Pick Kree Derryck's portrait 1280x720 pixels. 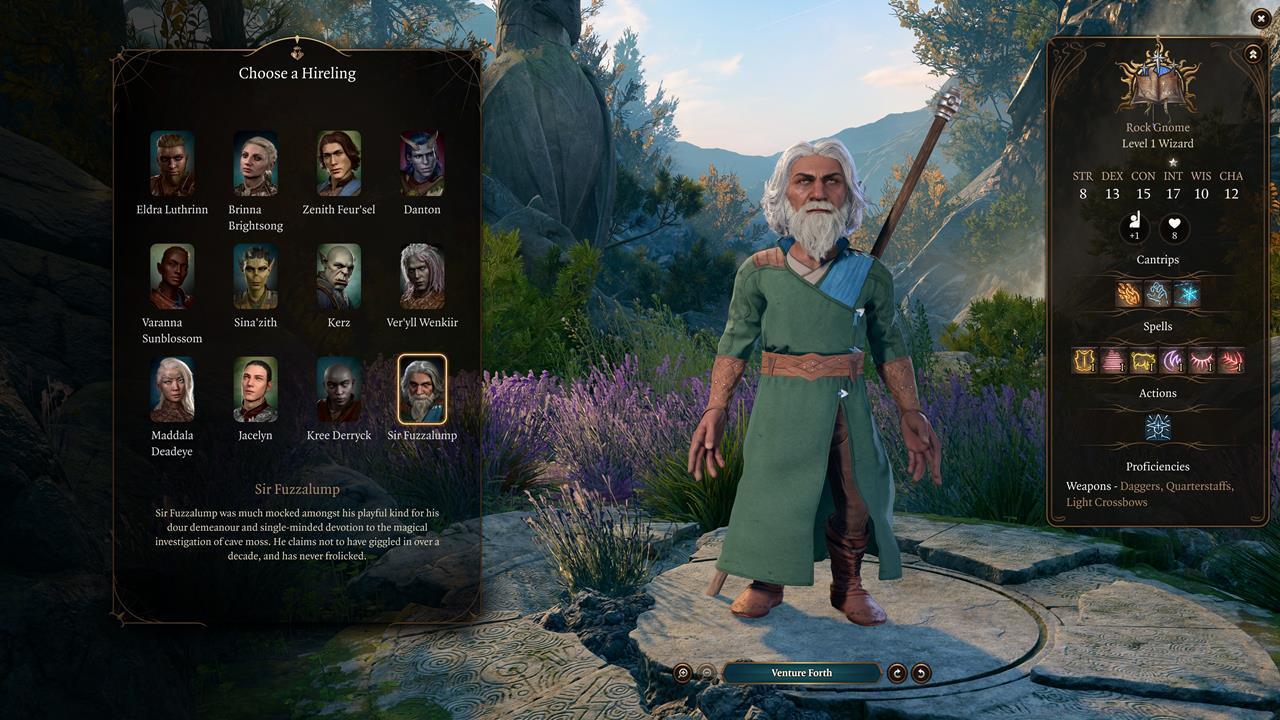339,389
